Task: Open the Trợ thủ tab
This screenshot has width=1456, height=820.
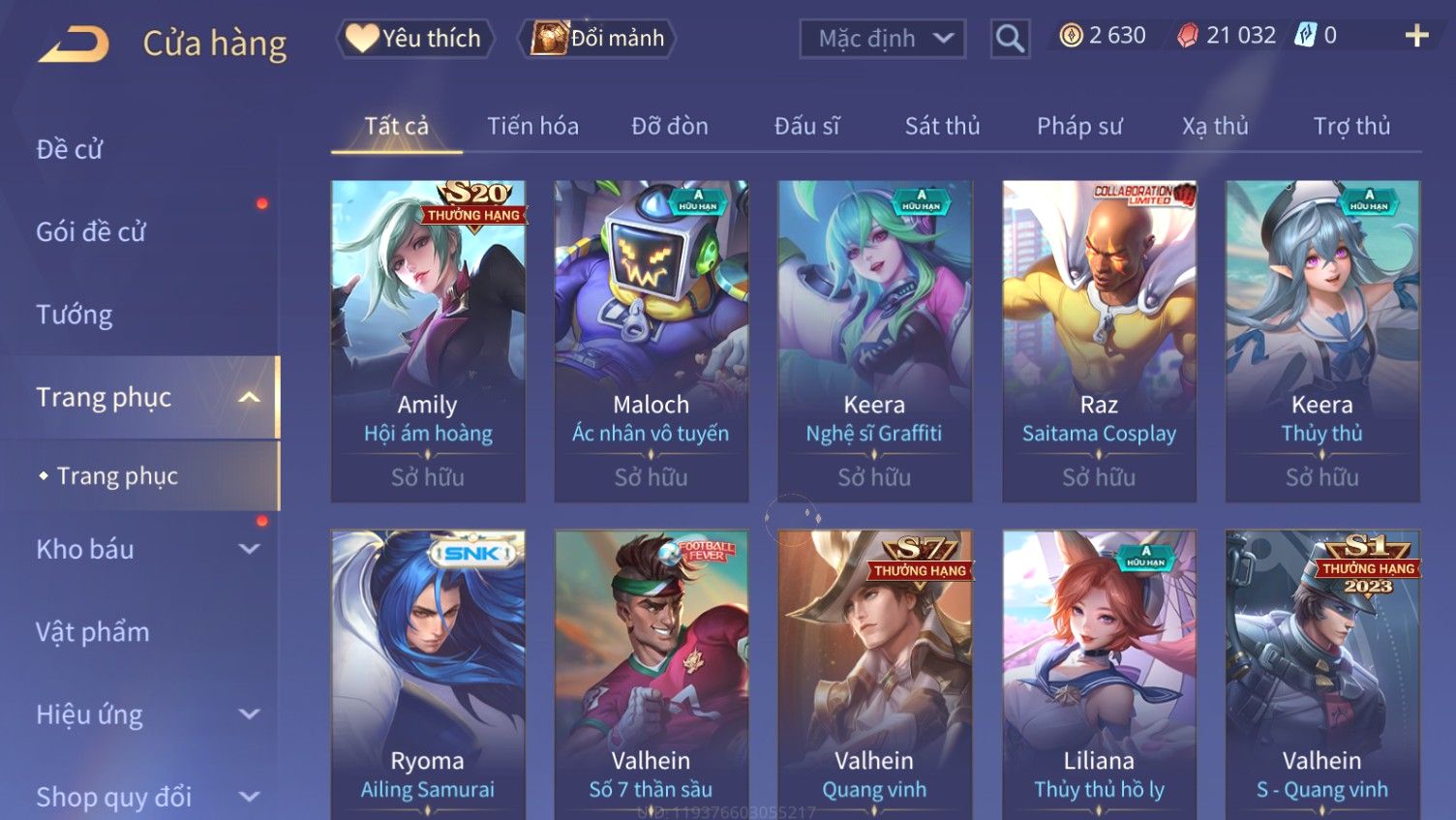Action: pos(1351,126)
